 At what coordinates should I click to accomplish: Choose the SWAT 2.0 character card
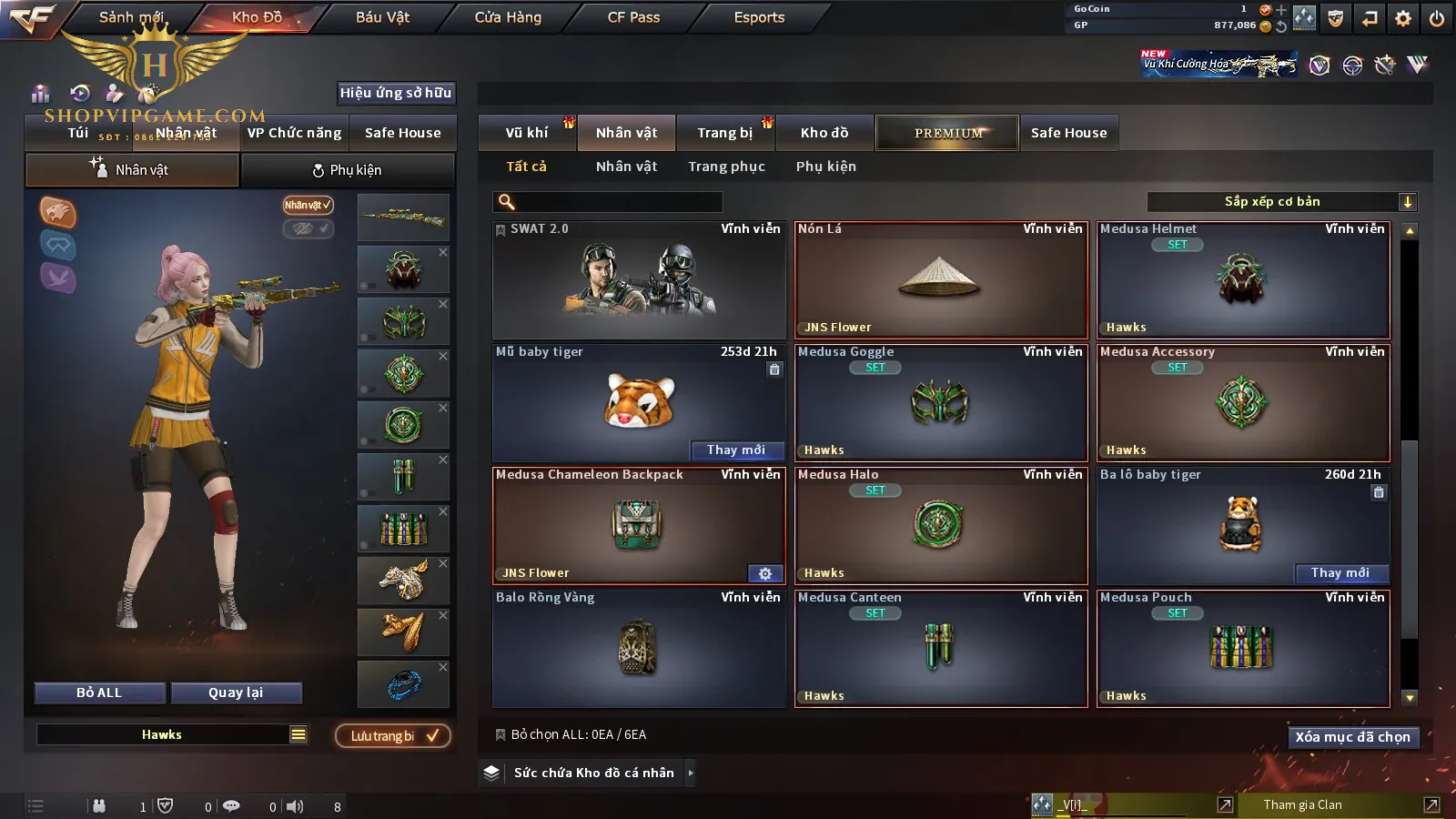pyautogui.click(x=639, y=280)
